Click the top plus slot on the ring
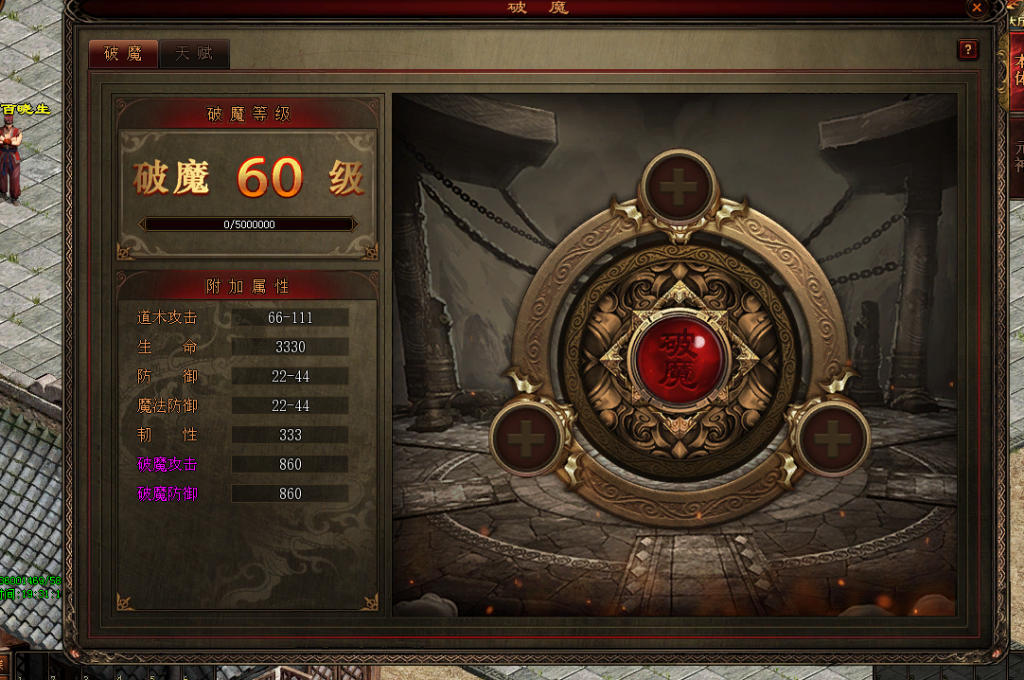Image resolution: width=1024 pixels, height=680 pixels. [x=679, y=187]
